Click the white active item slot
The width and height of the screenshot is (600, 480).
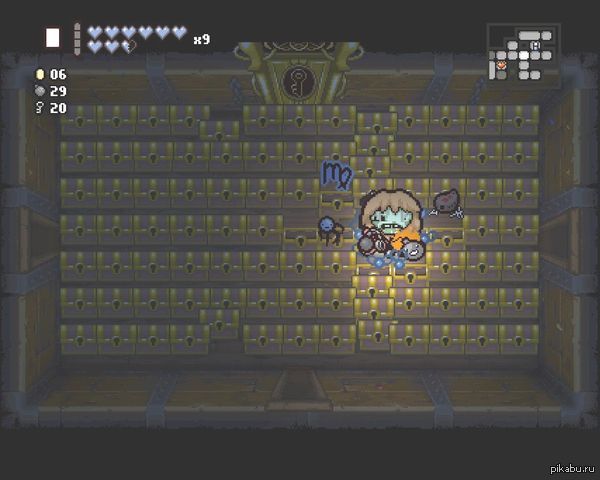pos(52,38)
